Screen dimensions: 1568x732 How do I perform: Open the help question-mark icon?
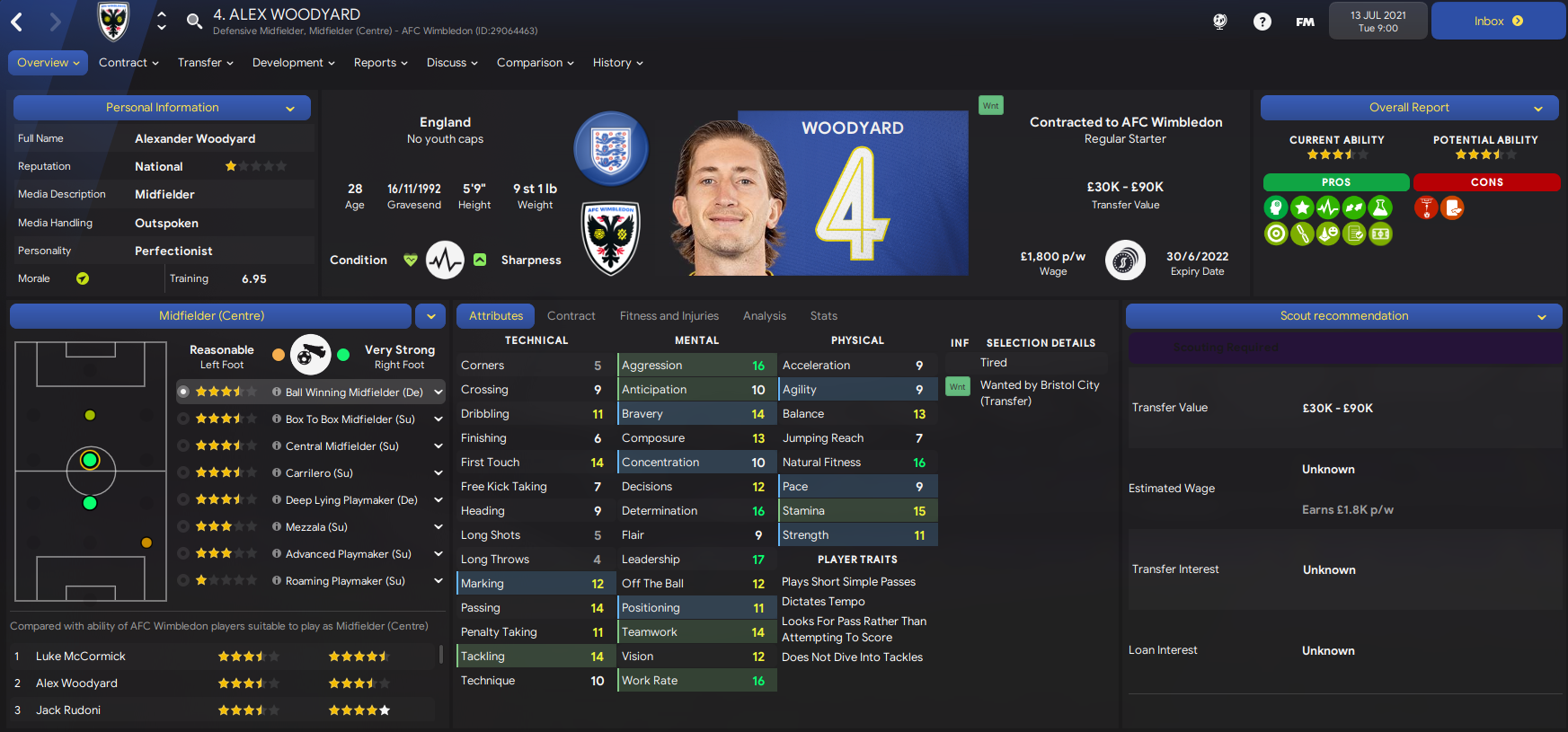point(1262,22)
